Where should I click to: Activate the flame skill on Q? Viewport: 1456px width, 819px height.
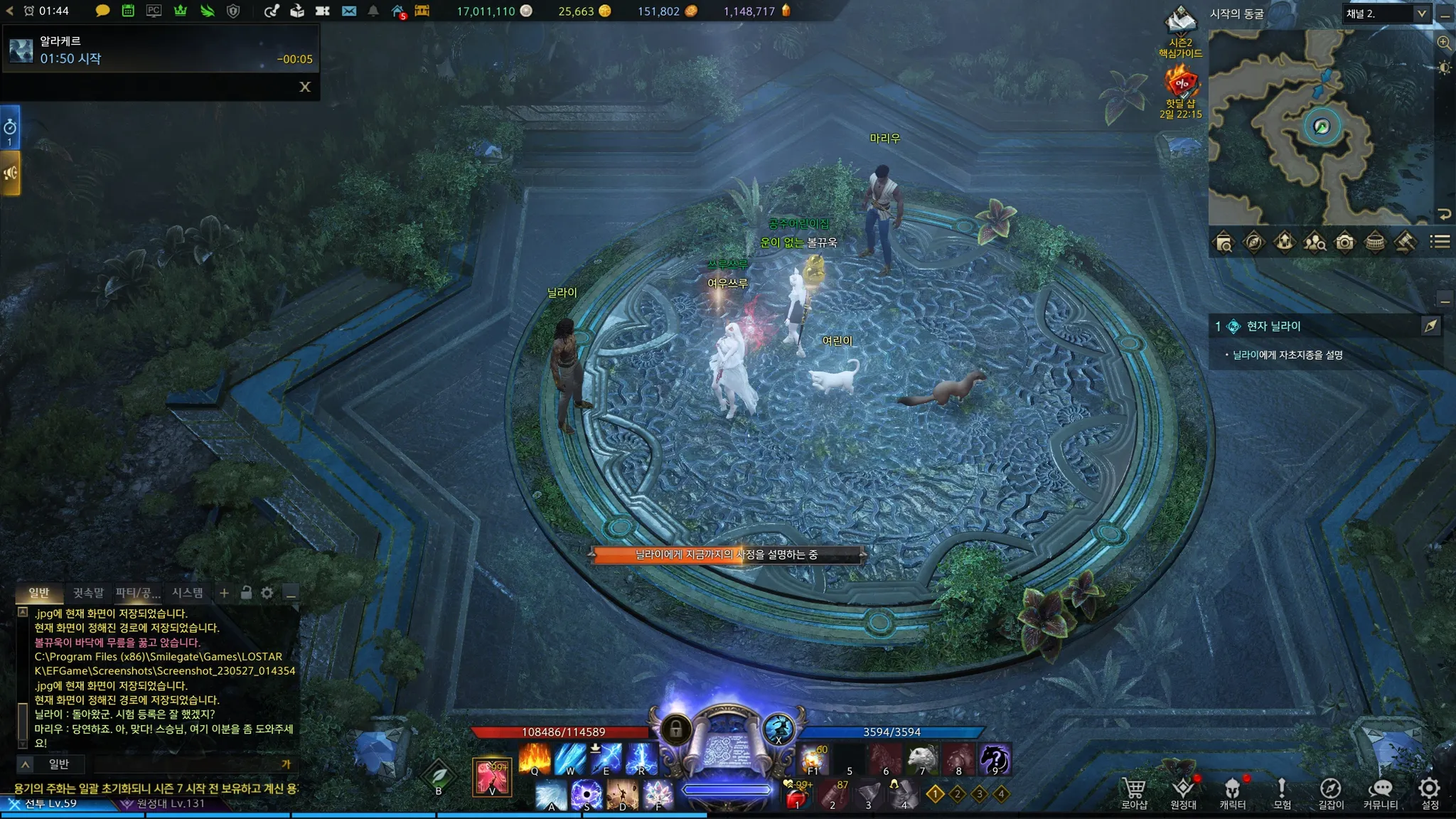tap(535, 759)
